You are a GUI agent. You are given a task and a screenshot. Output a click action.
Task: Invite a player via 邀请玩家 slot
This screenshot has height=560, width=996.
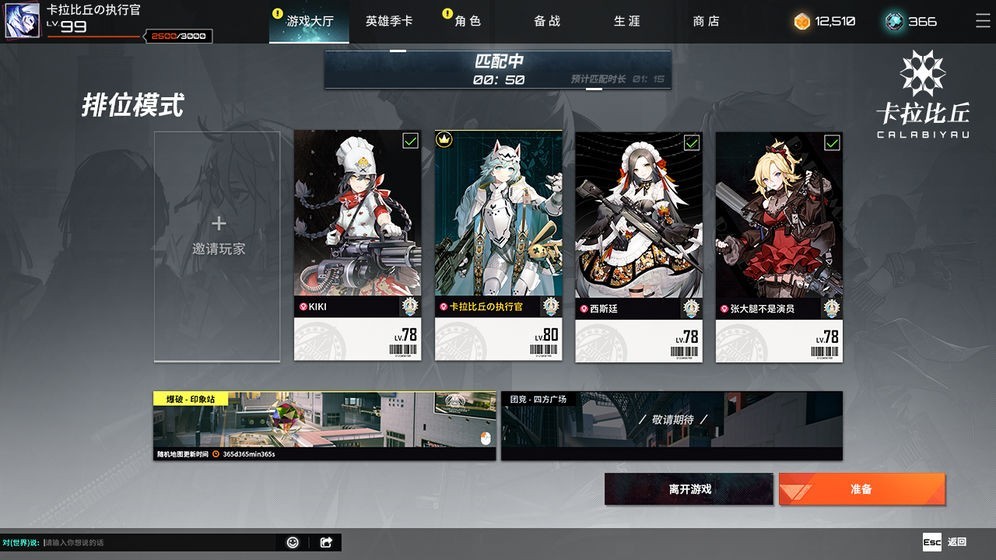click(219, 245)
